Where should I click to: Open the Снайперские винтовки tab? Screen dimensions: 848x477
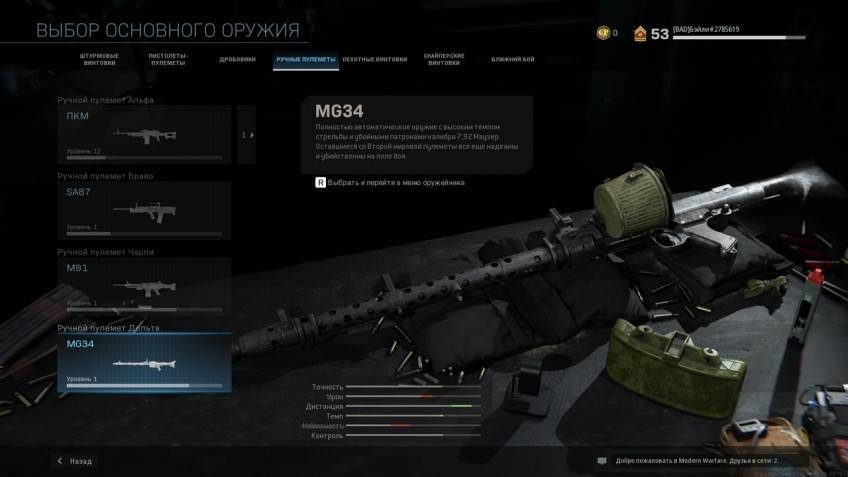[444, 60]
